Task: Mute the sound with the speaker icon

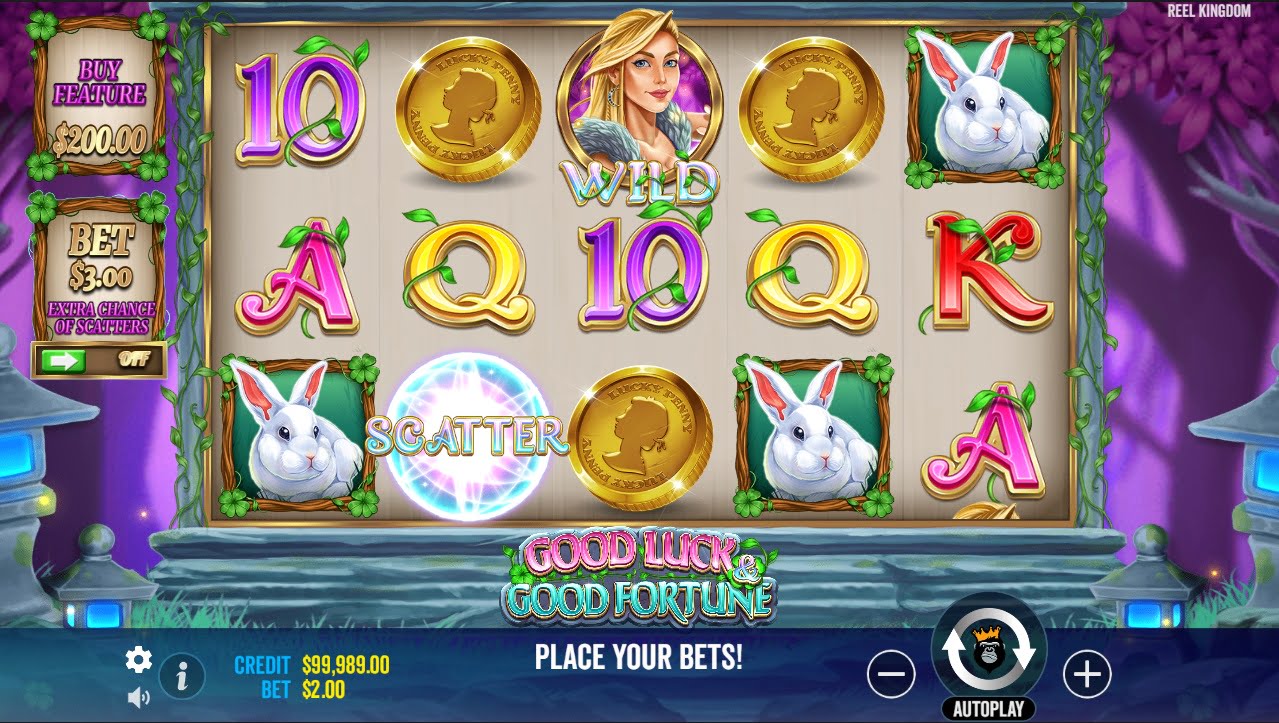Action: click(x=138, y=698)
